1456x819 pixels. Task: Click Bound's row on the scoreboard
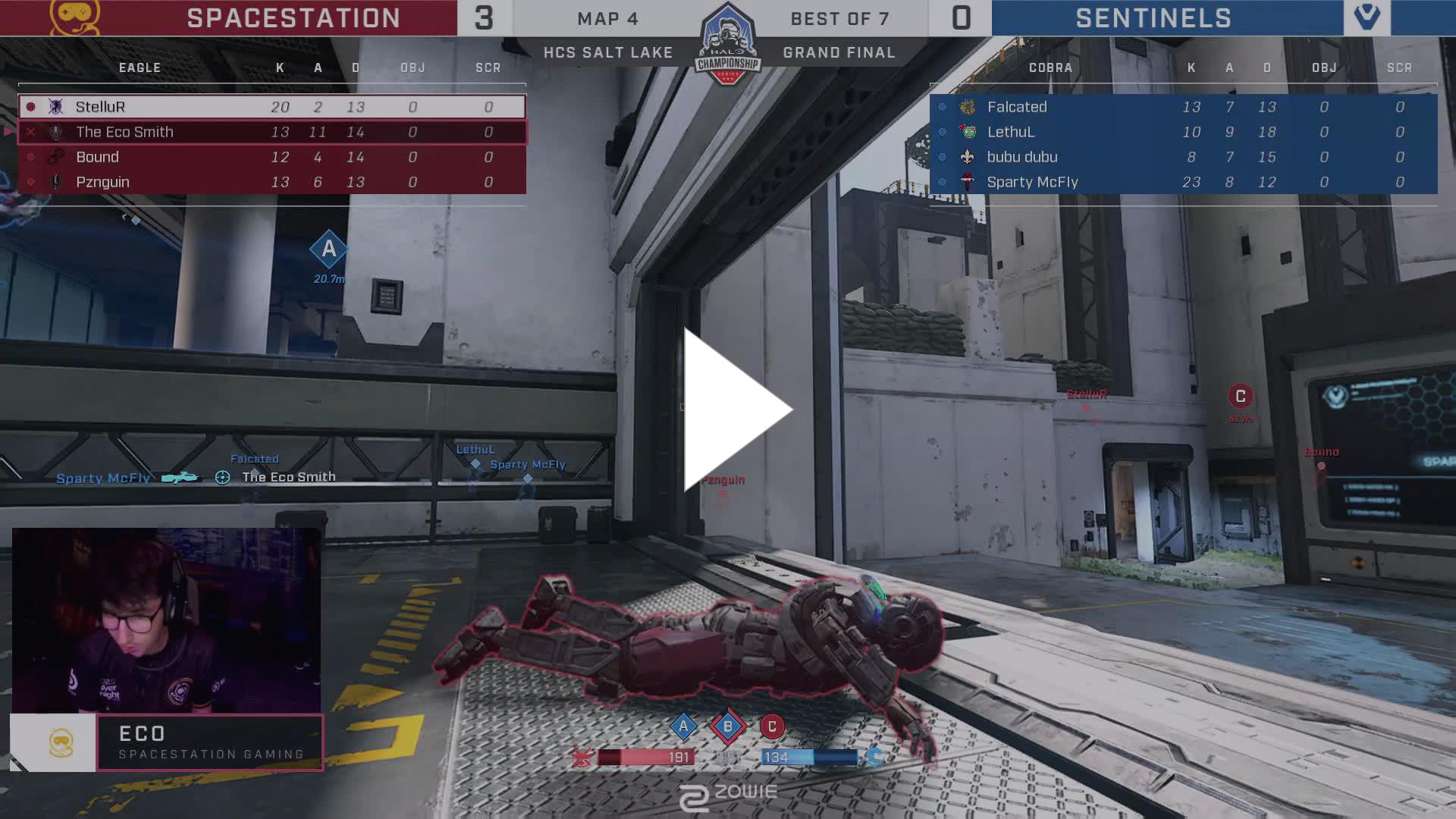coord(271,157)
